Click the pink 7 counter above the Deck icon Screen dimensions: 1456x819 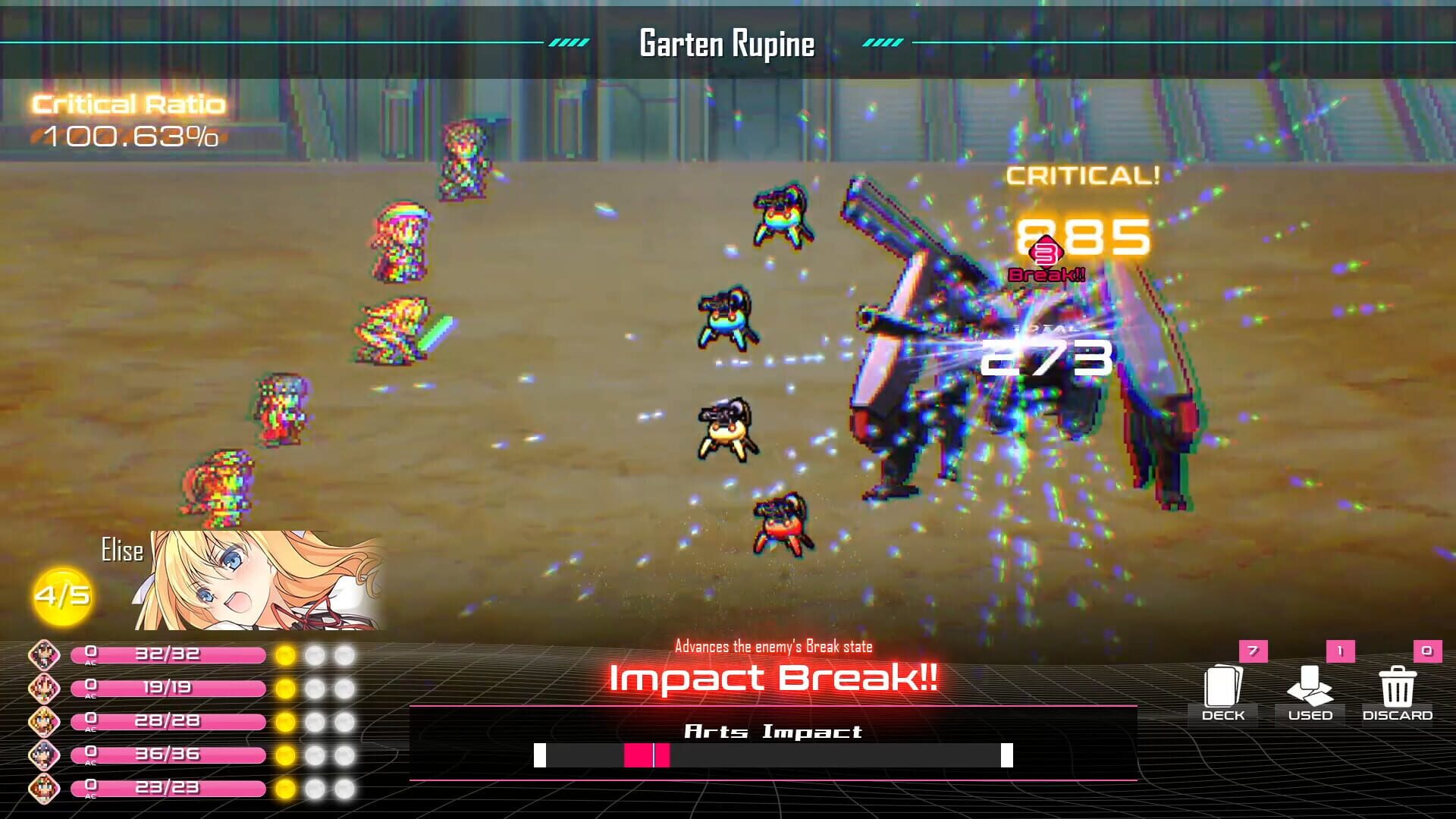pyautogui.click(x=1253, y=650)
